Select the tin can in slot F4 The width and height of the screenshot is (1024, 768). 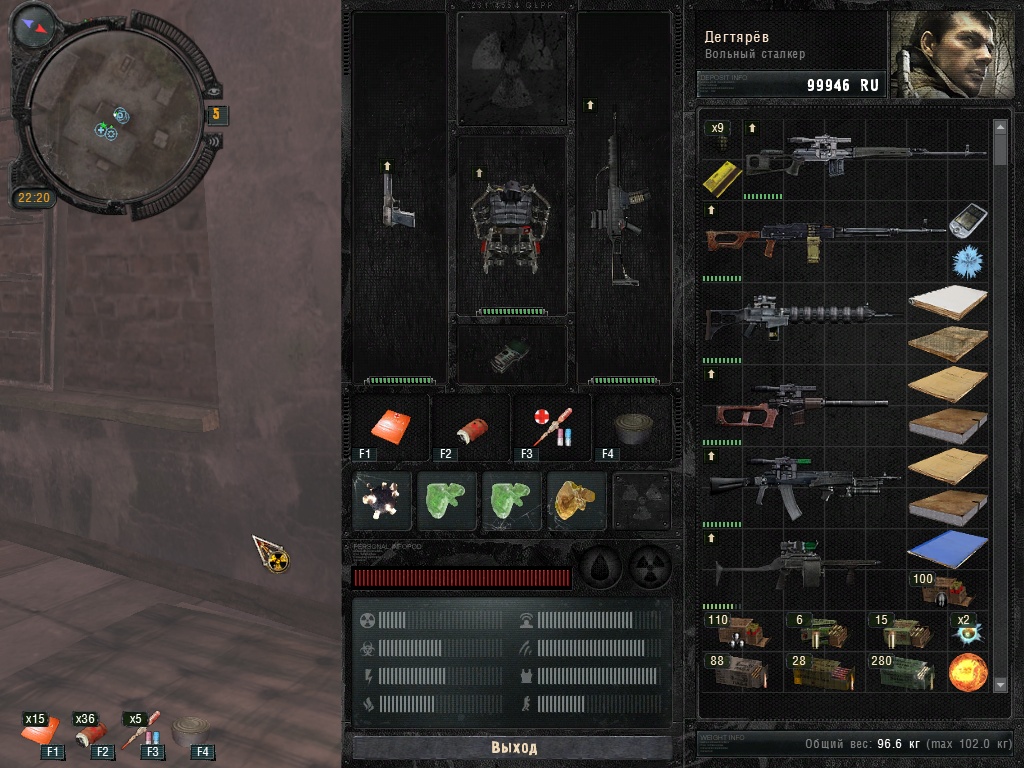pos(632,427)
